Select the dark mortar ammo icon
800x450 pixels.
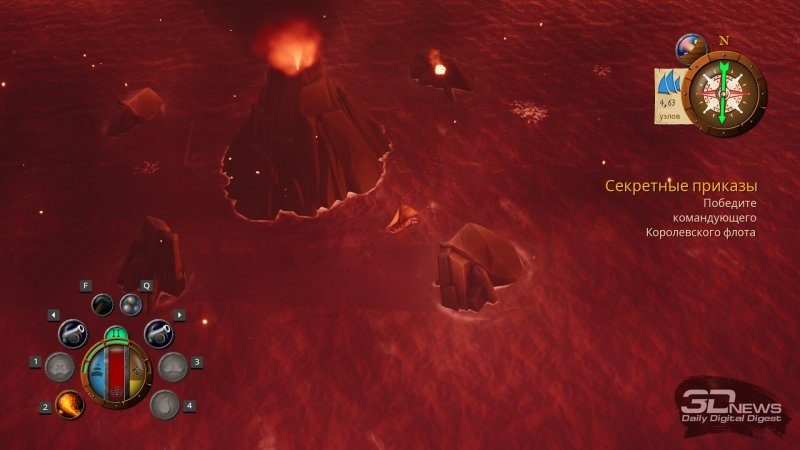[102, 304]
